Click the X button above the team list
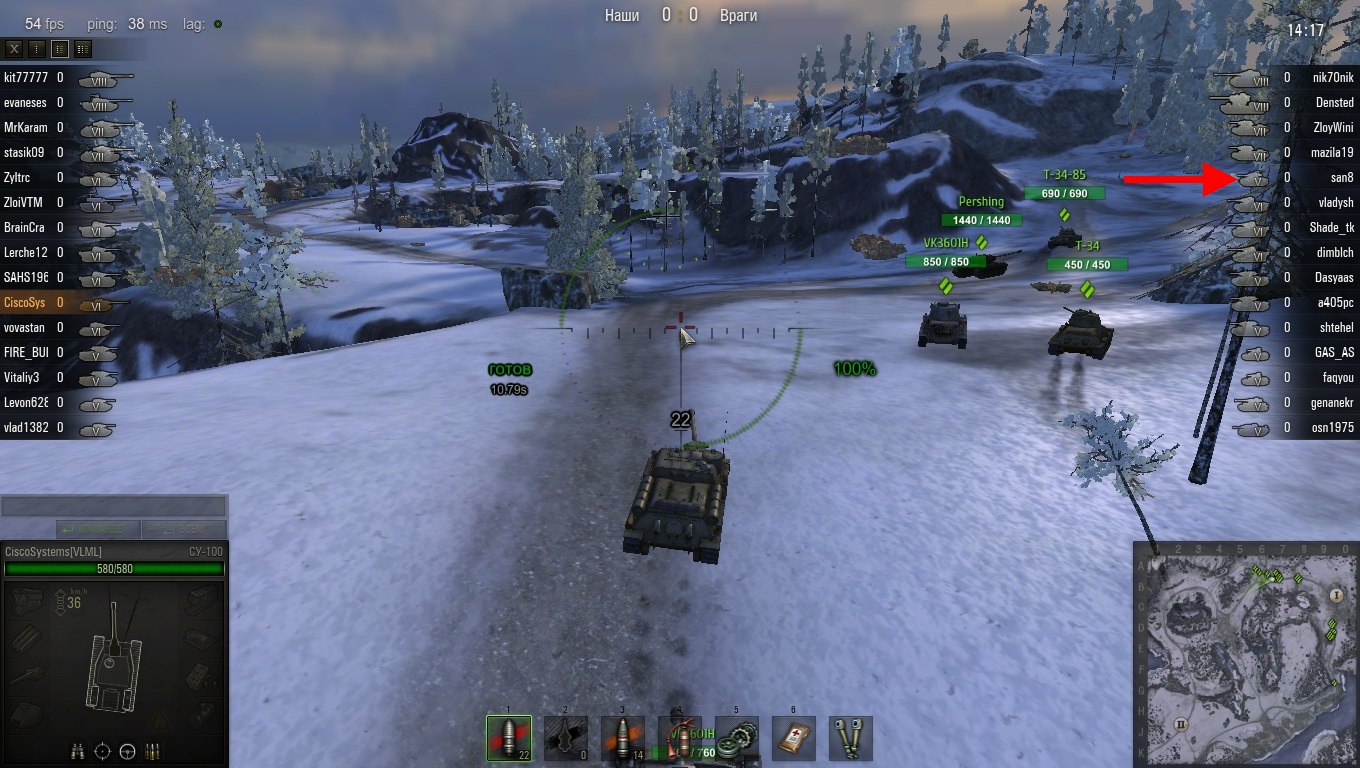The width and height of the screenshot is (1360, 768). pyautogui.click(x=14, y=48)
